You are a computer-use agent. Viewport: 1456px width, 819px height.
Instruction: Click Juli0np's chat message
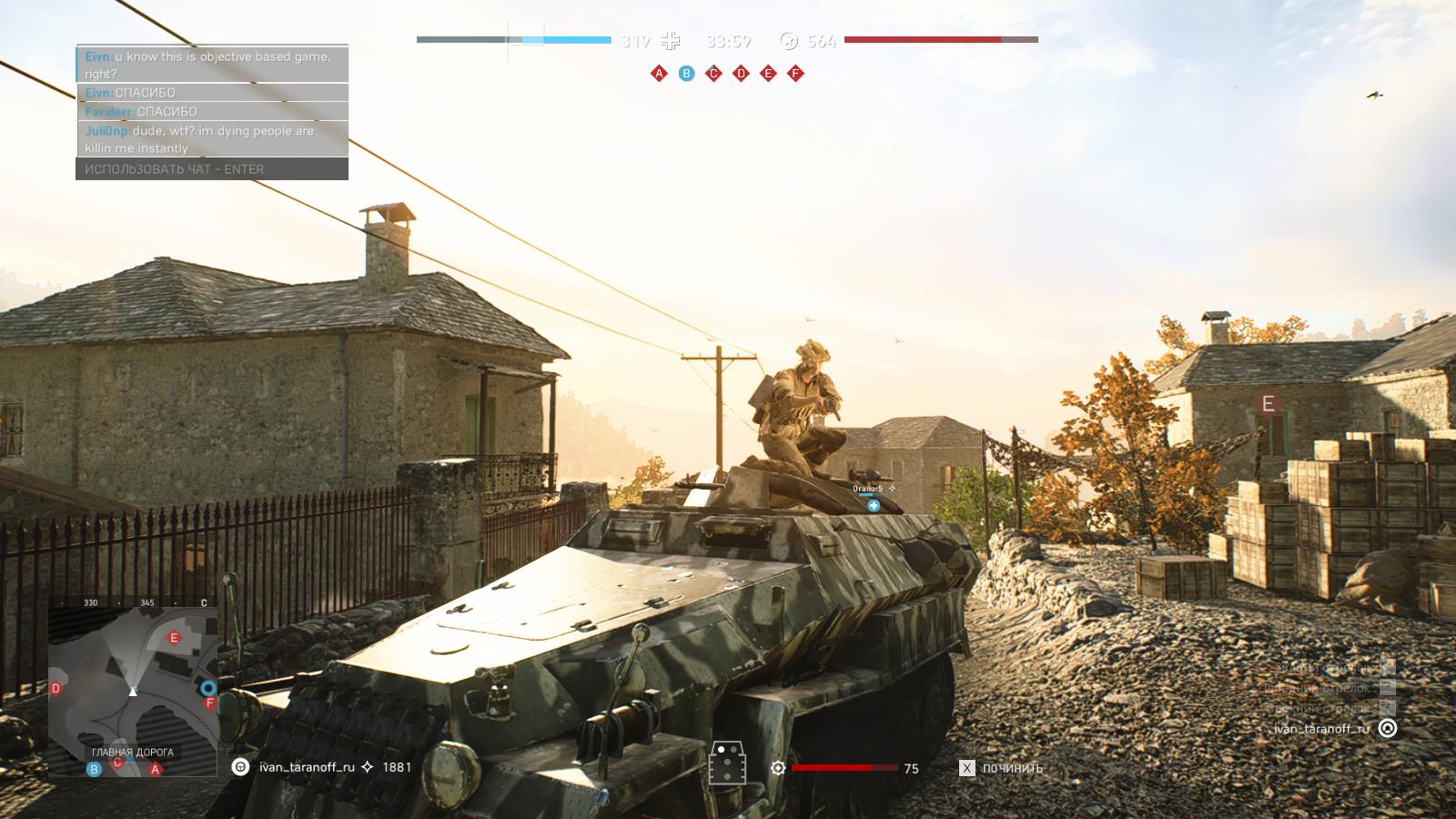pos(211,139)
